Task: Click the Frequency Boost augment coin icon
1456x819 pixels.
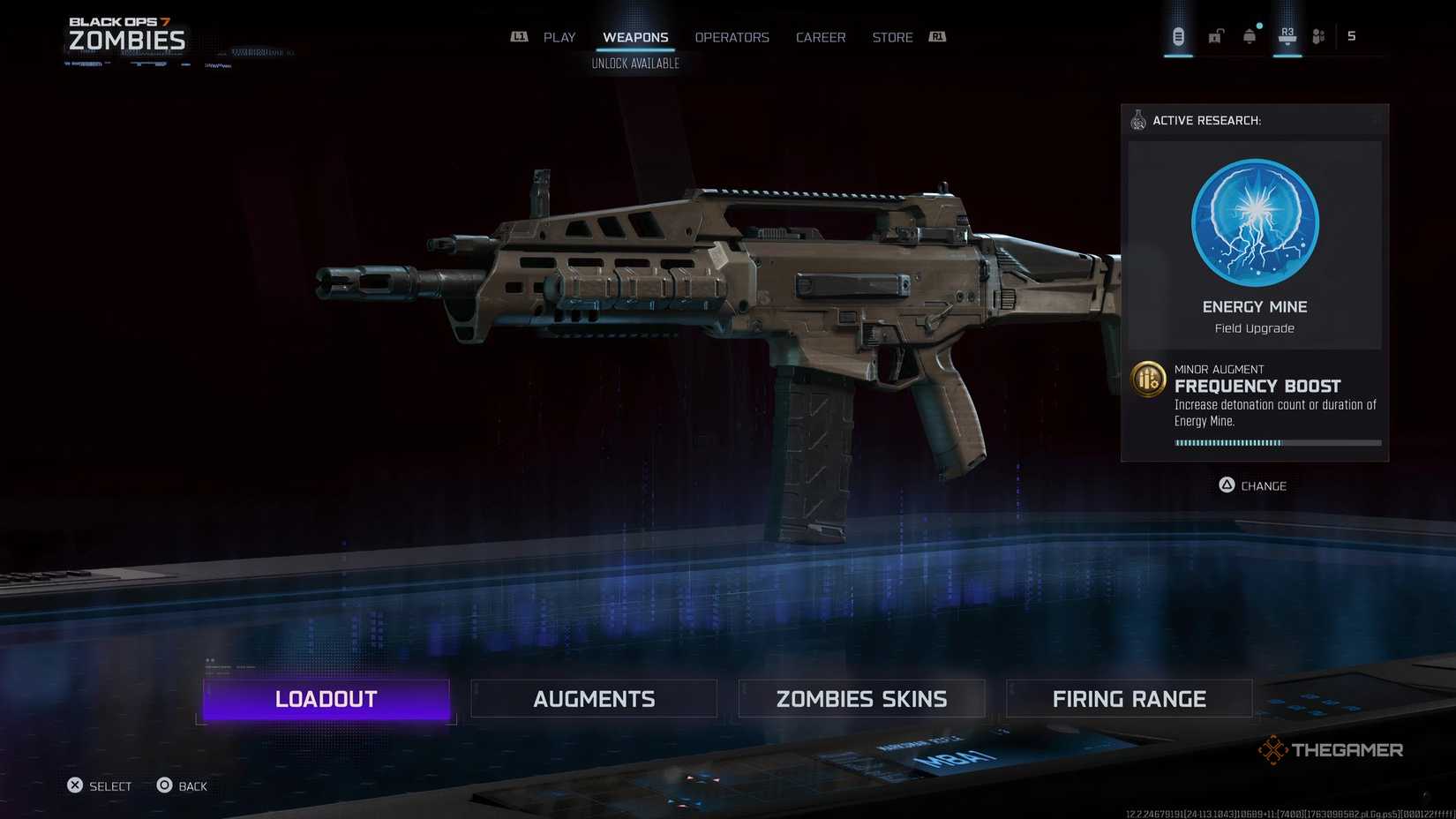Action: [x=1148, y=379]
